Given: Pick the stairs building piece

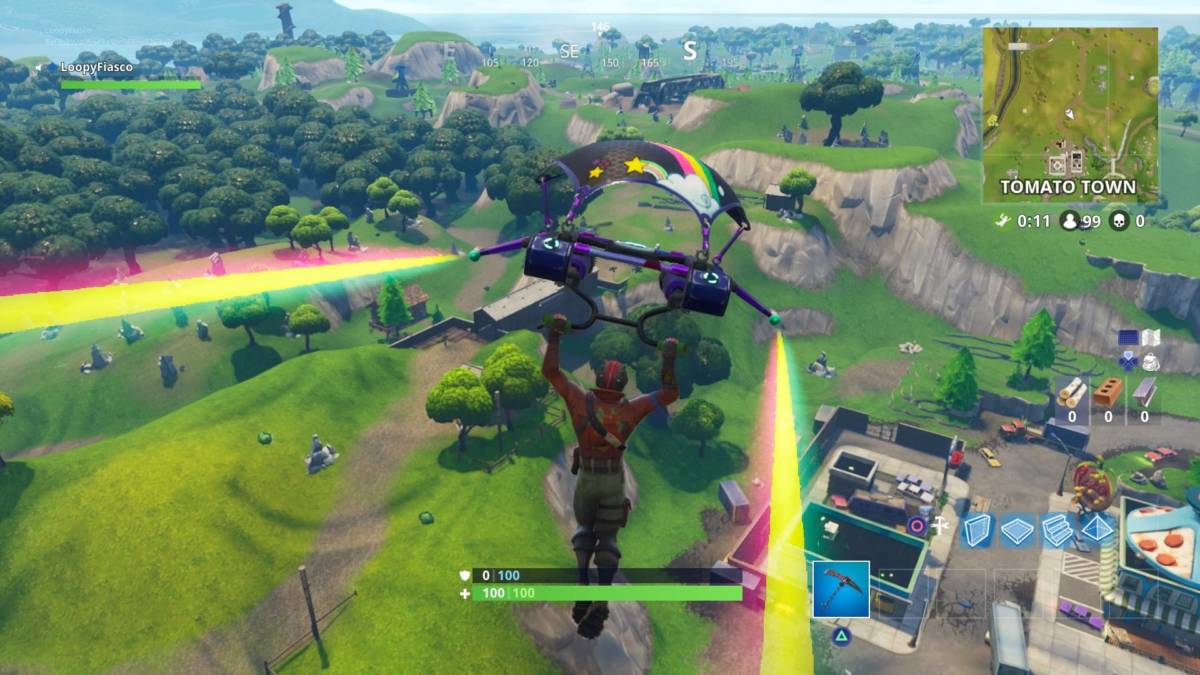Looking at the screenshot, I should point(1057,529).
